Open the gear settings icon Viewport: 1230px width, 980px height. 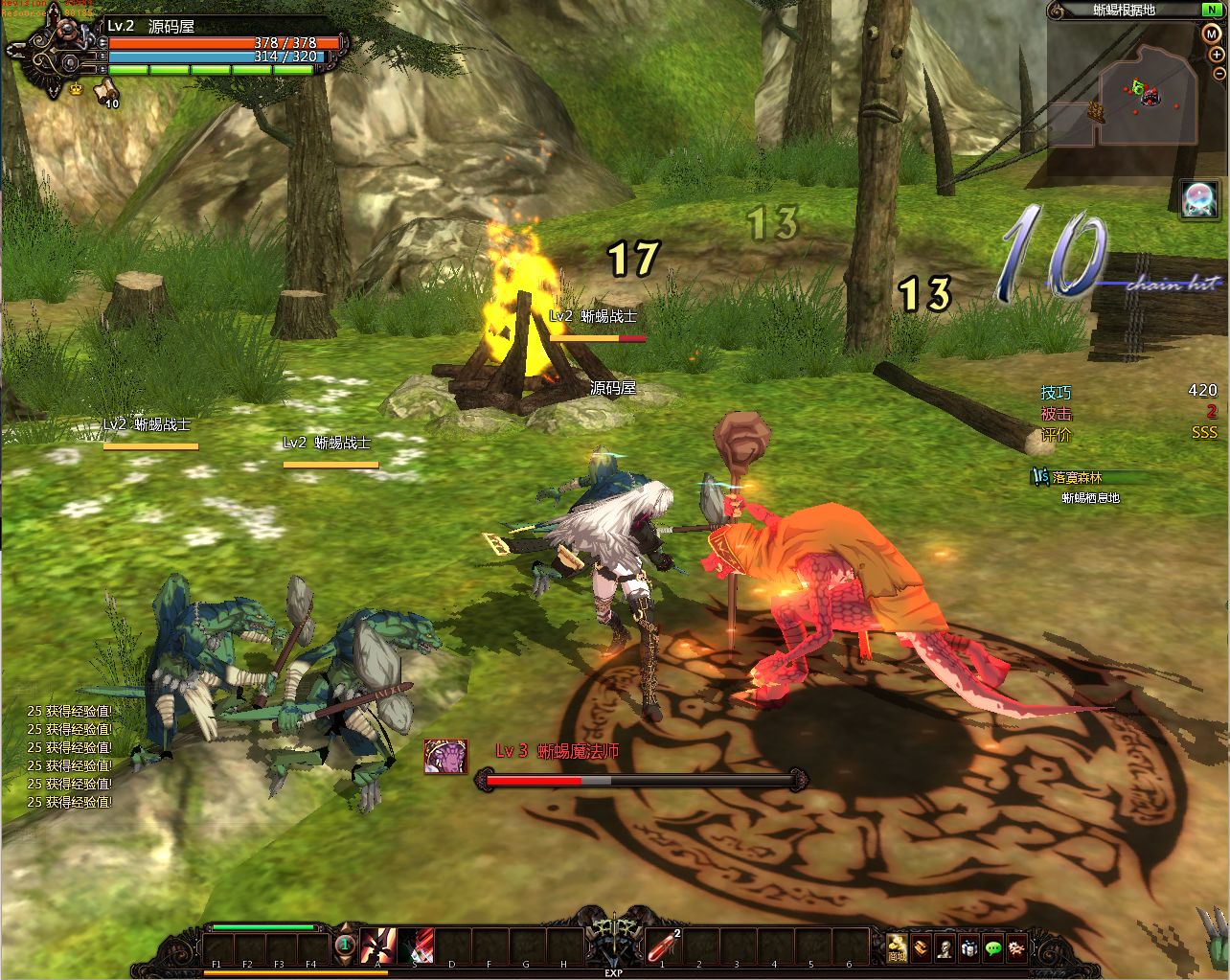click(1016, 946)
